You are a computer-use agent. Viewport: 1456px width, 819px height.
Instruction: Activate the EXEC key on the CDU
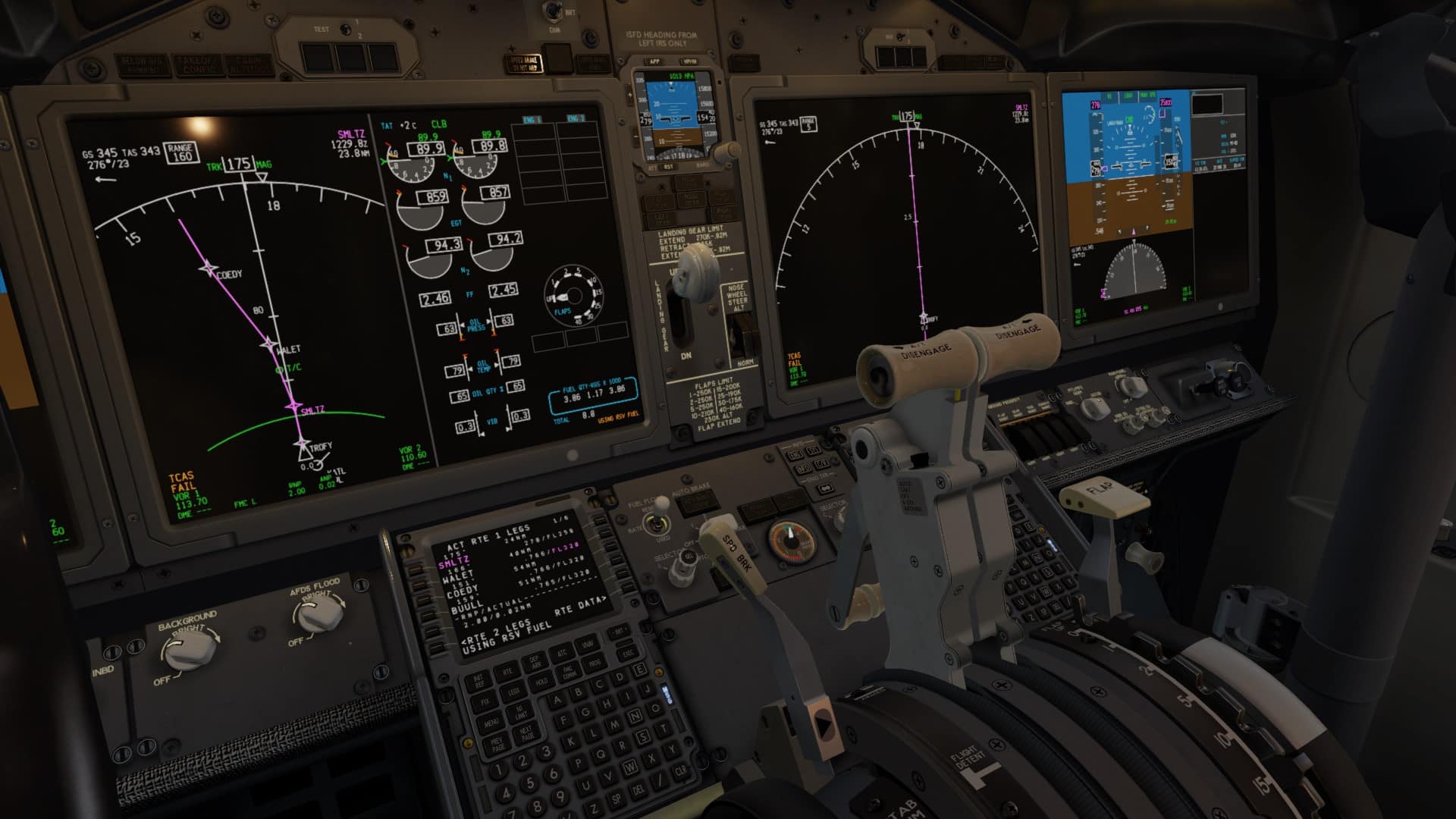tap(629, 653)
